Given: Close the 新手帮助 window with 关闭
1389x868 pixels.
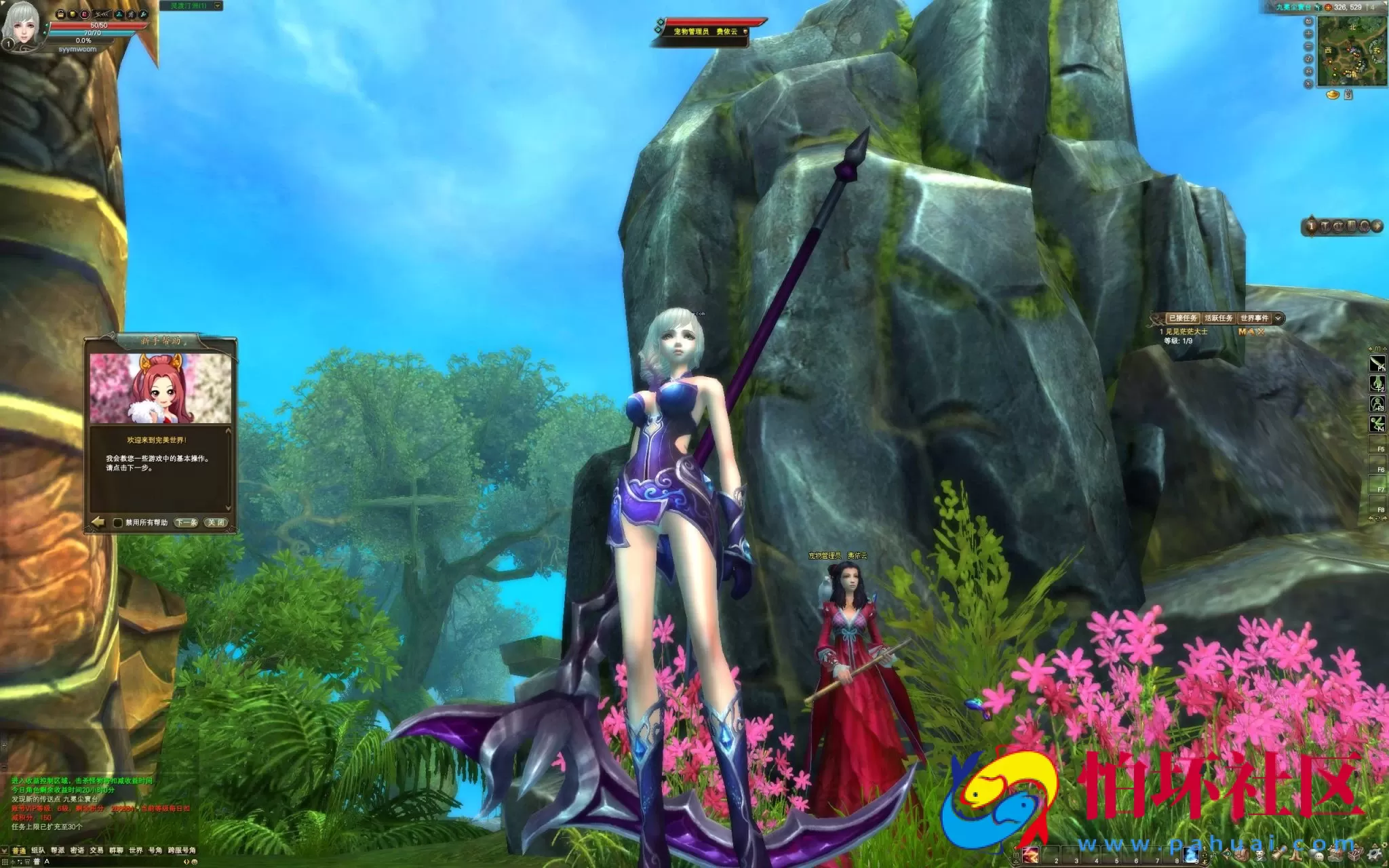Looking at the screenshot, I should point(216,522).
